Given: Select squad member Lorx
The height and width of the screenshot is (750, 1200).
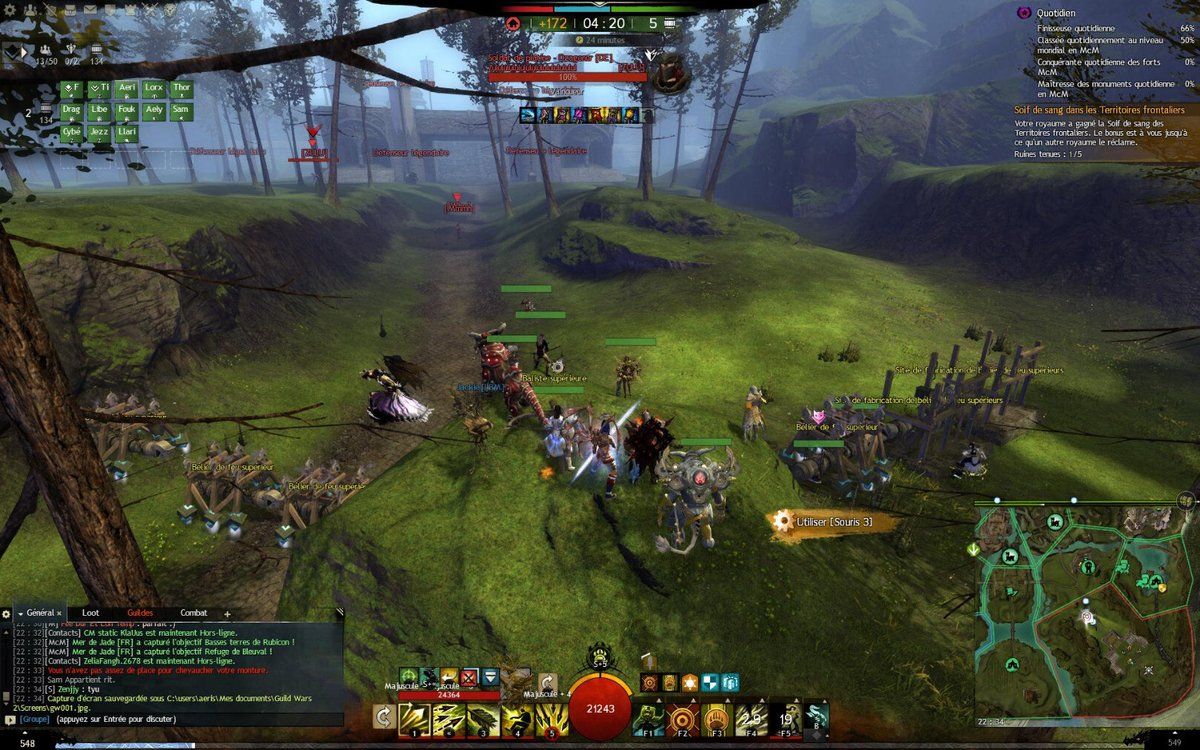Looking at the screenshot, I should [x=153, y=88].
